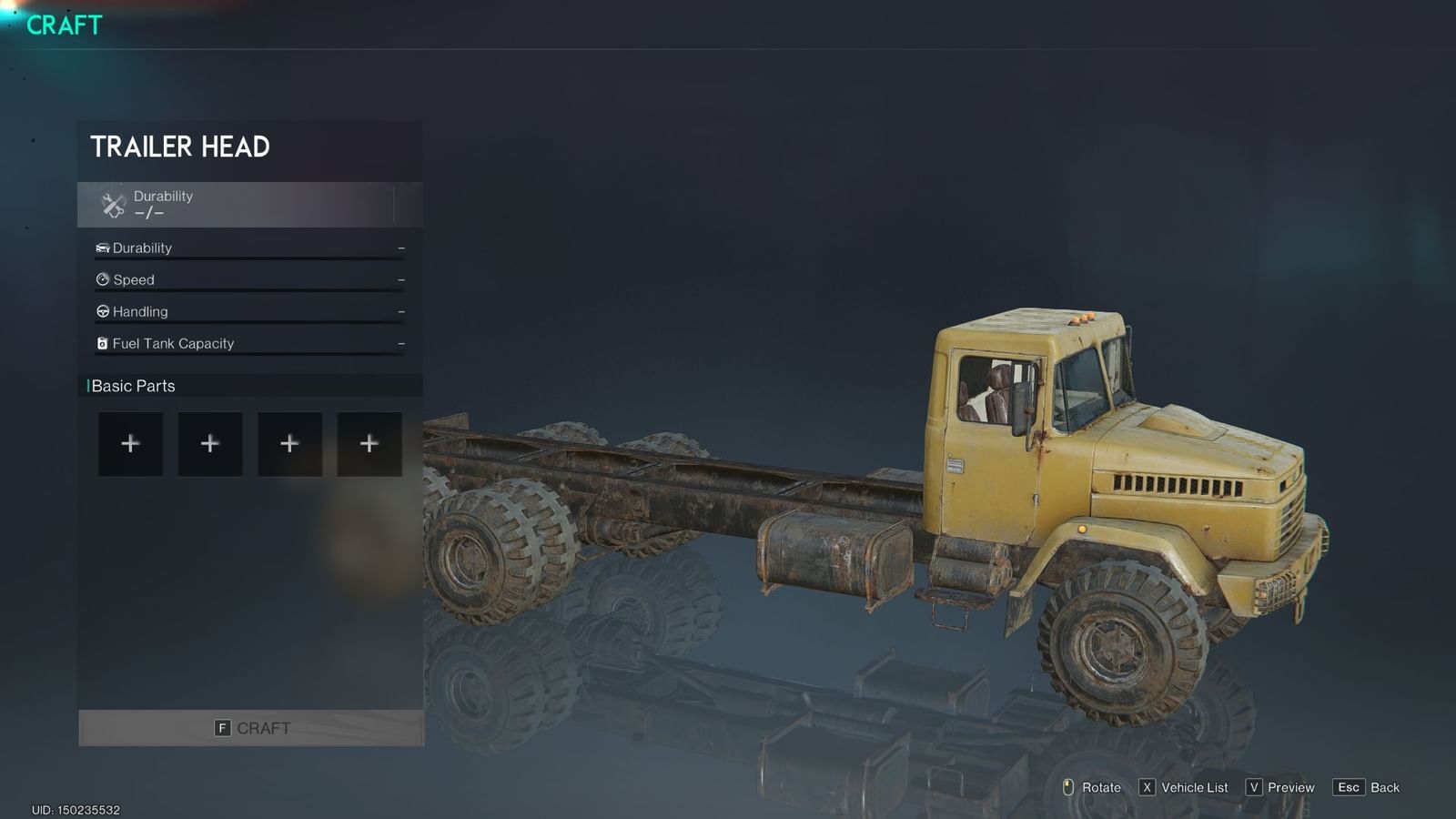Click the car icon next to Durability stat

pyautogui.click(x=102, y=248)
